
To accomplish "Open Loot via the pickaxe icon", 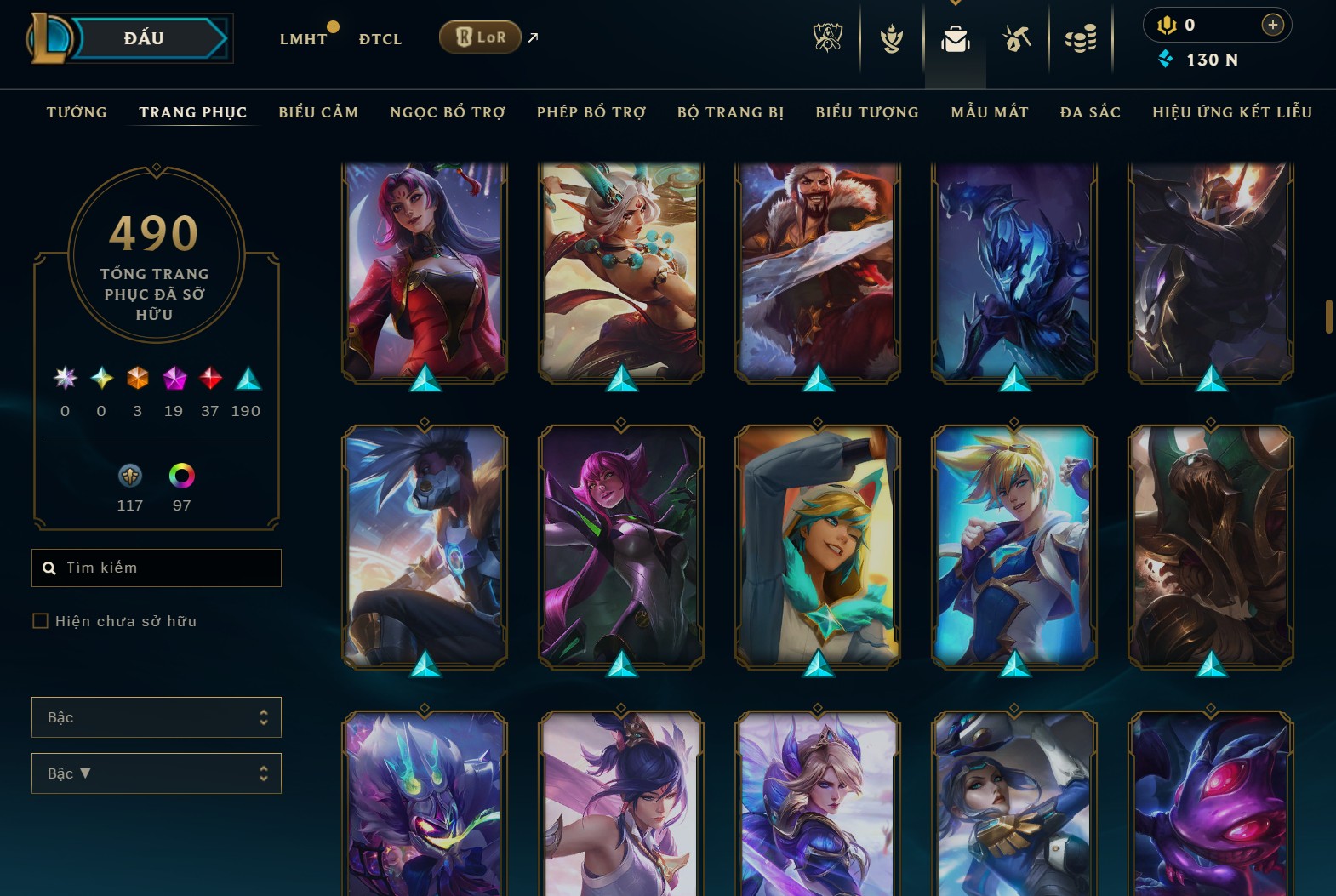I will pyautogui.click(x=1017, y=37).
